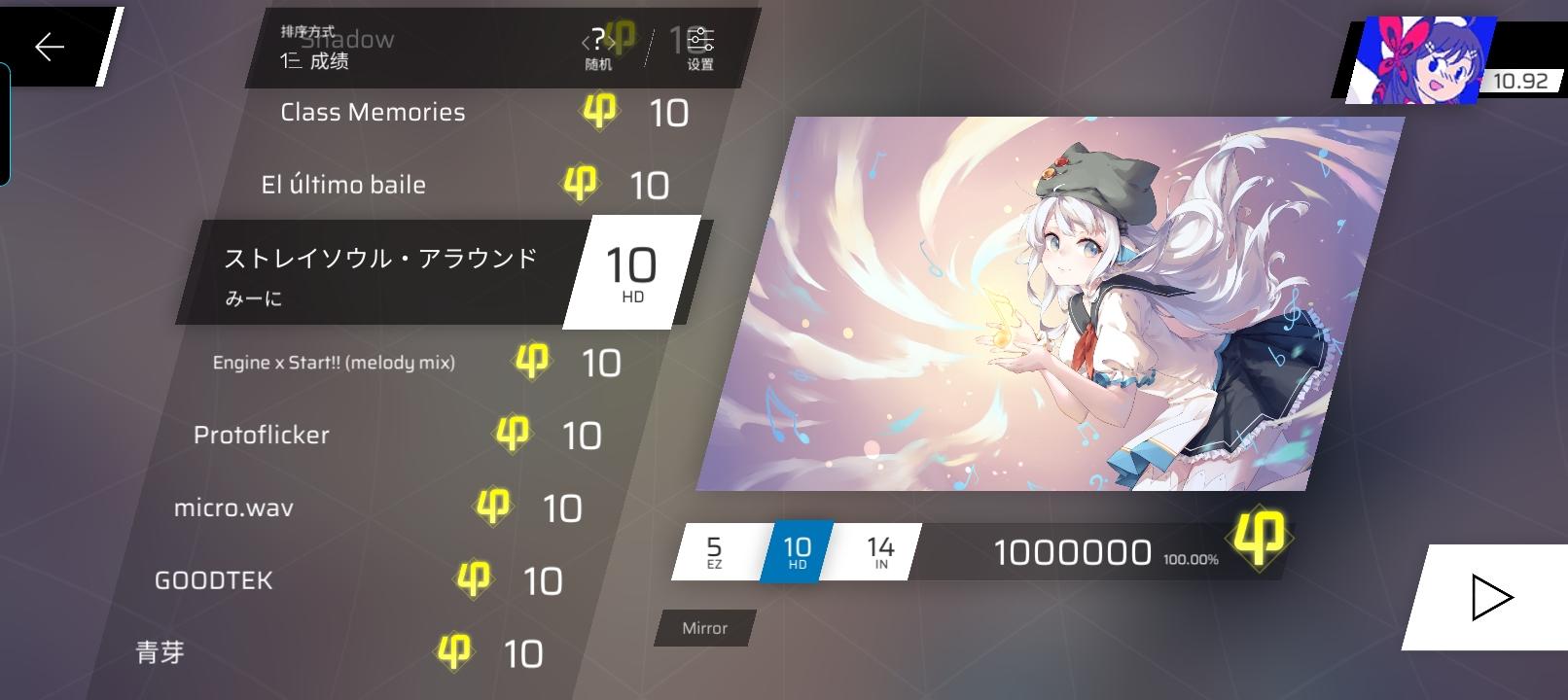Tap the phi badge beside GOODTEK
Viewport: 1568px width, 700px height.
coord(474,578)
